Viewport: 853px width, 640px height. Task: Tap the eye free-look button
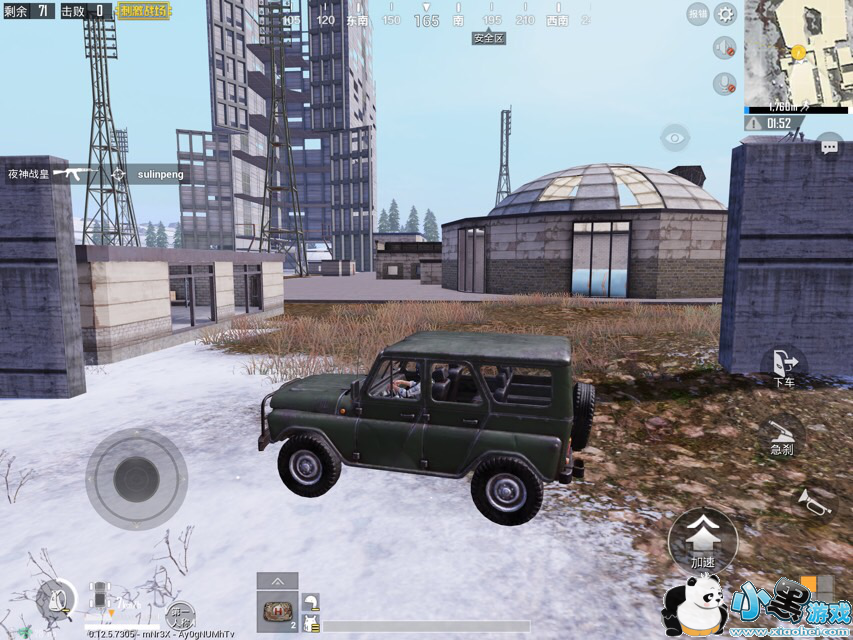(675, 138)
